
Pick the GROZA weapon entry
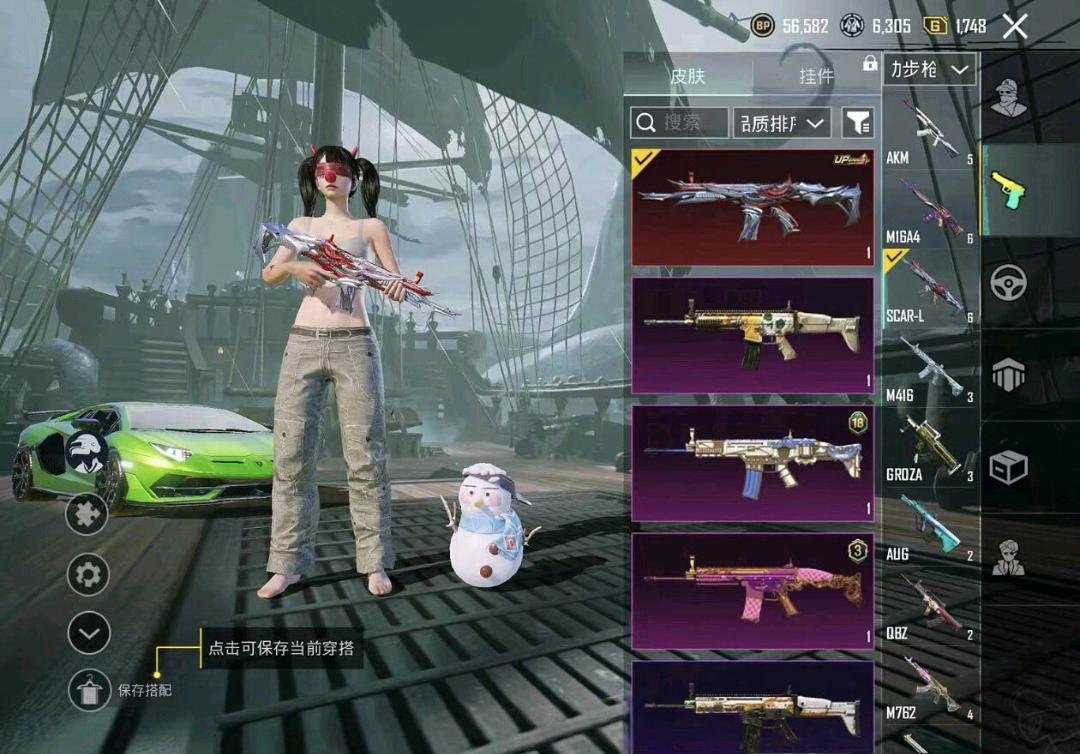click(x=930, y=449)
